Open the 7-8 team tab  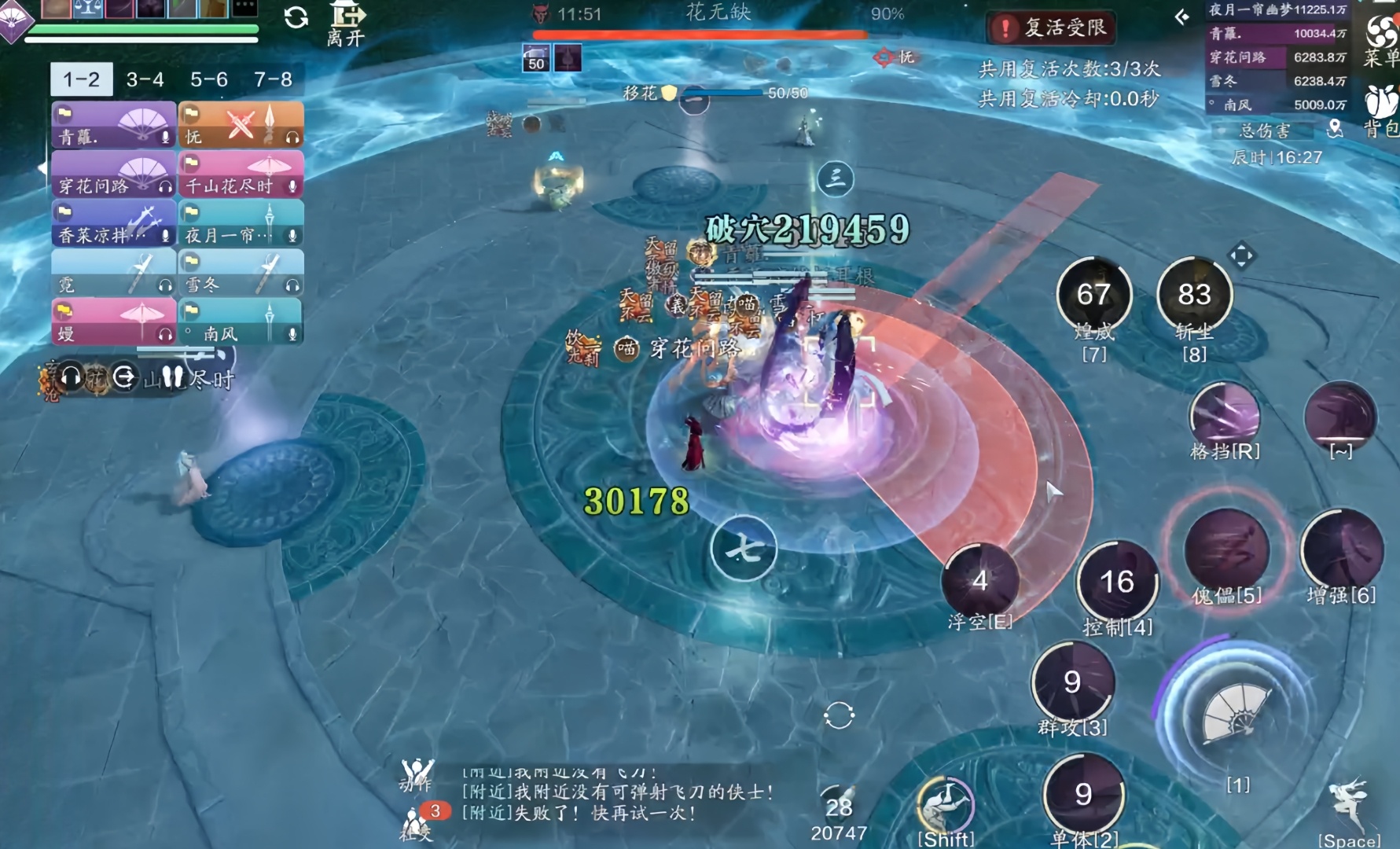point(272,79)
